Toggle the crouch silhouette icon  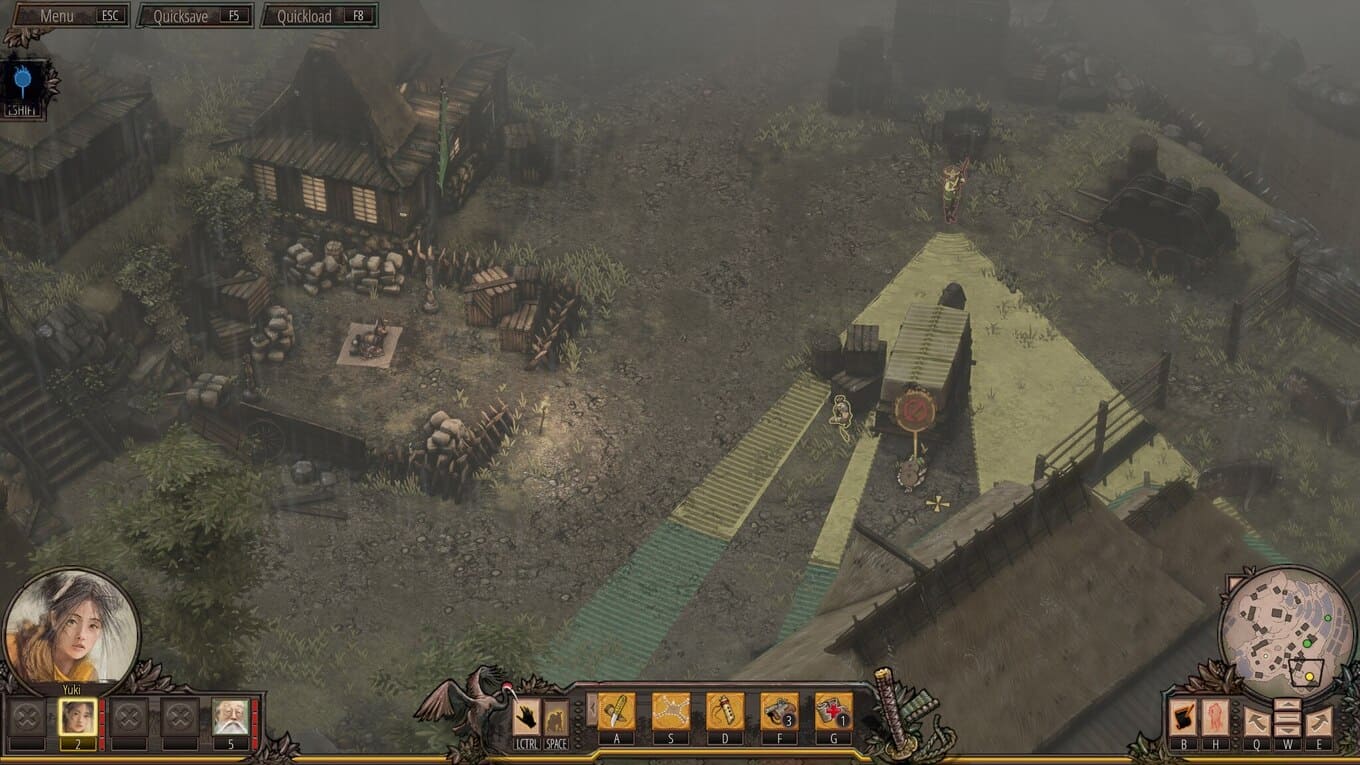(556, 717)
